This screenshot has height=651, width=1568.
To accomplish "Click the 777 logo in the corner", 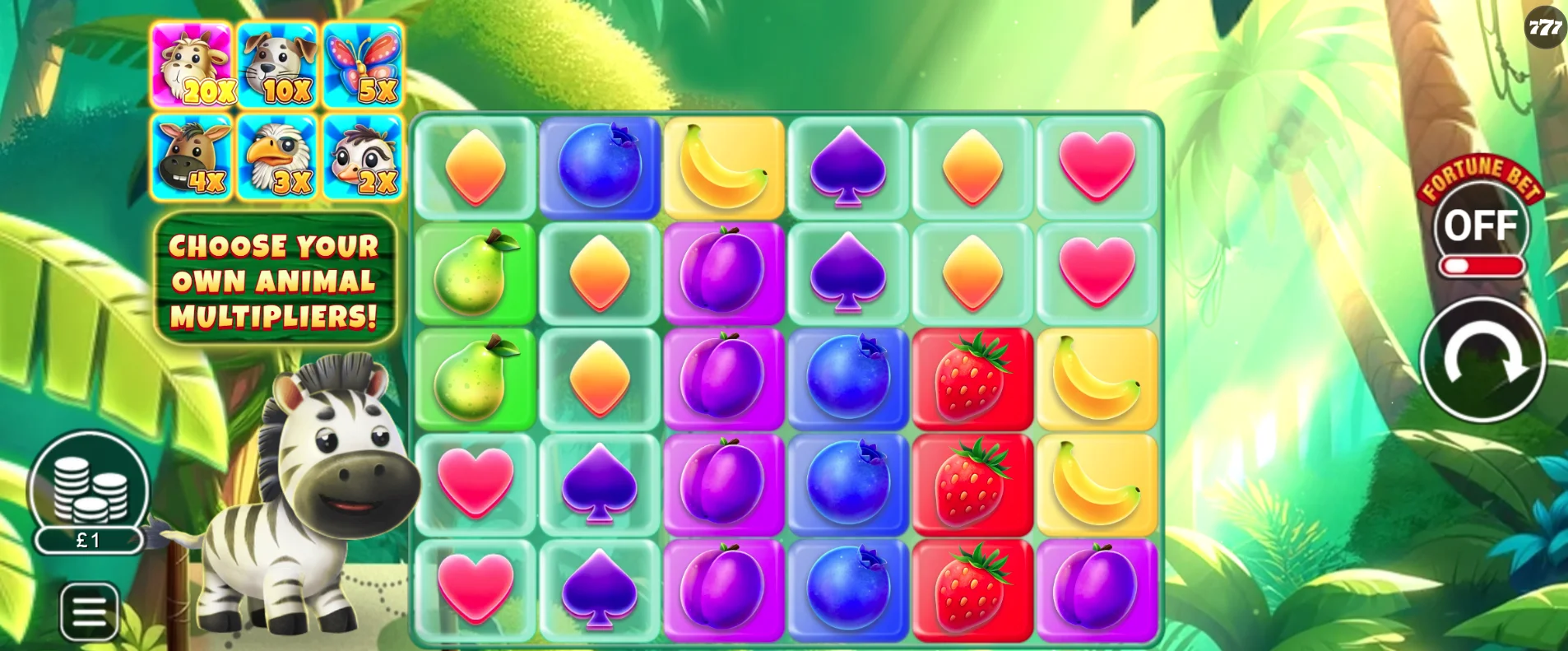I will point(1545,26).
